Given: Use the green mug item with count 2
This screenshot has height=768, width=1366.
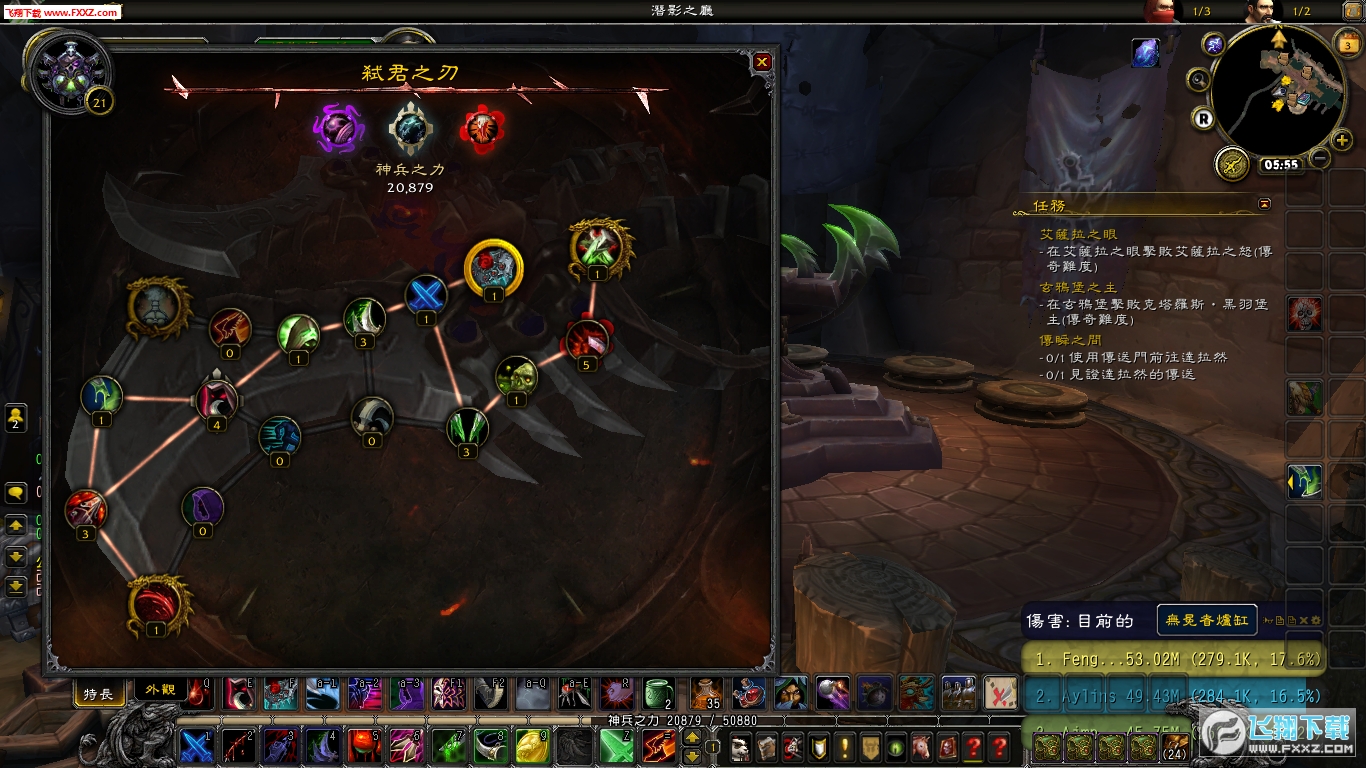Looking at the screenshot, I should click(657, 692).
